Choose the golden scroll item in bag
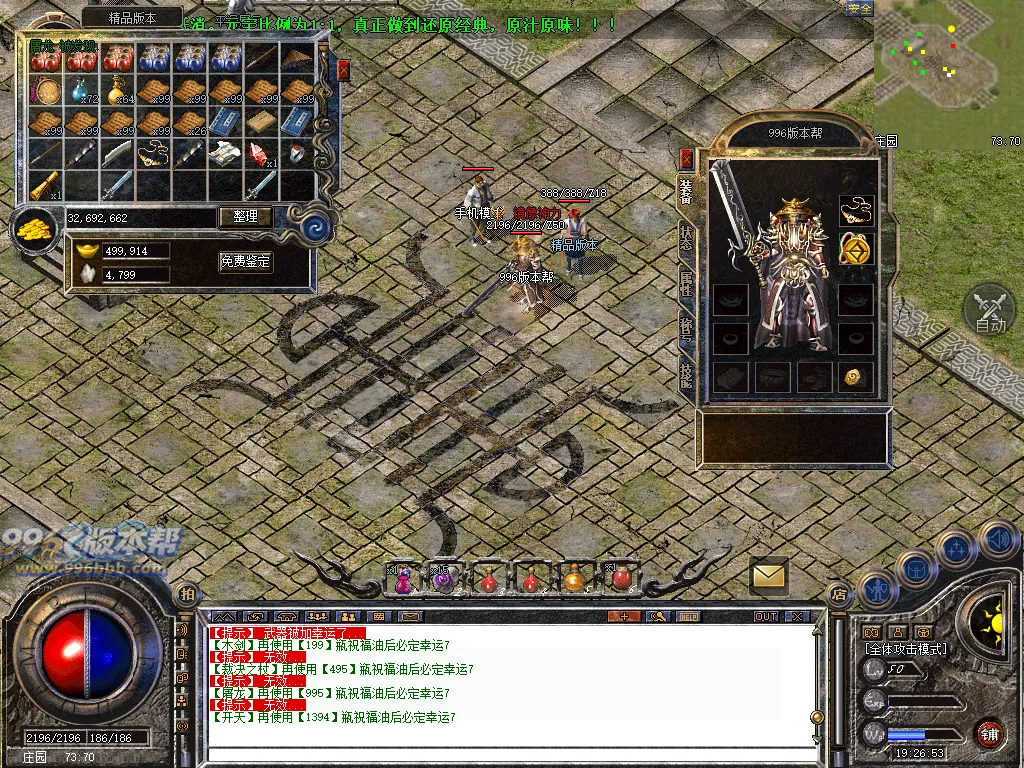The height and width of the screenshot is (768, 1024). [45, 184]
